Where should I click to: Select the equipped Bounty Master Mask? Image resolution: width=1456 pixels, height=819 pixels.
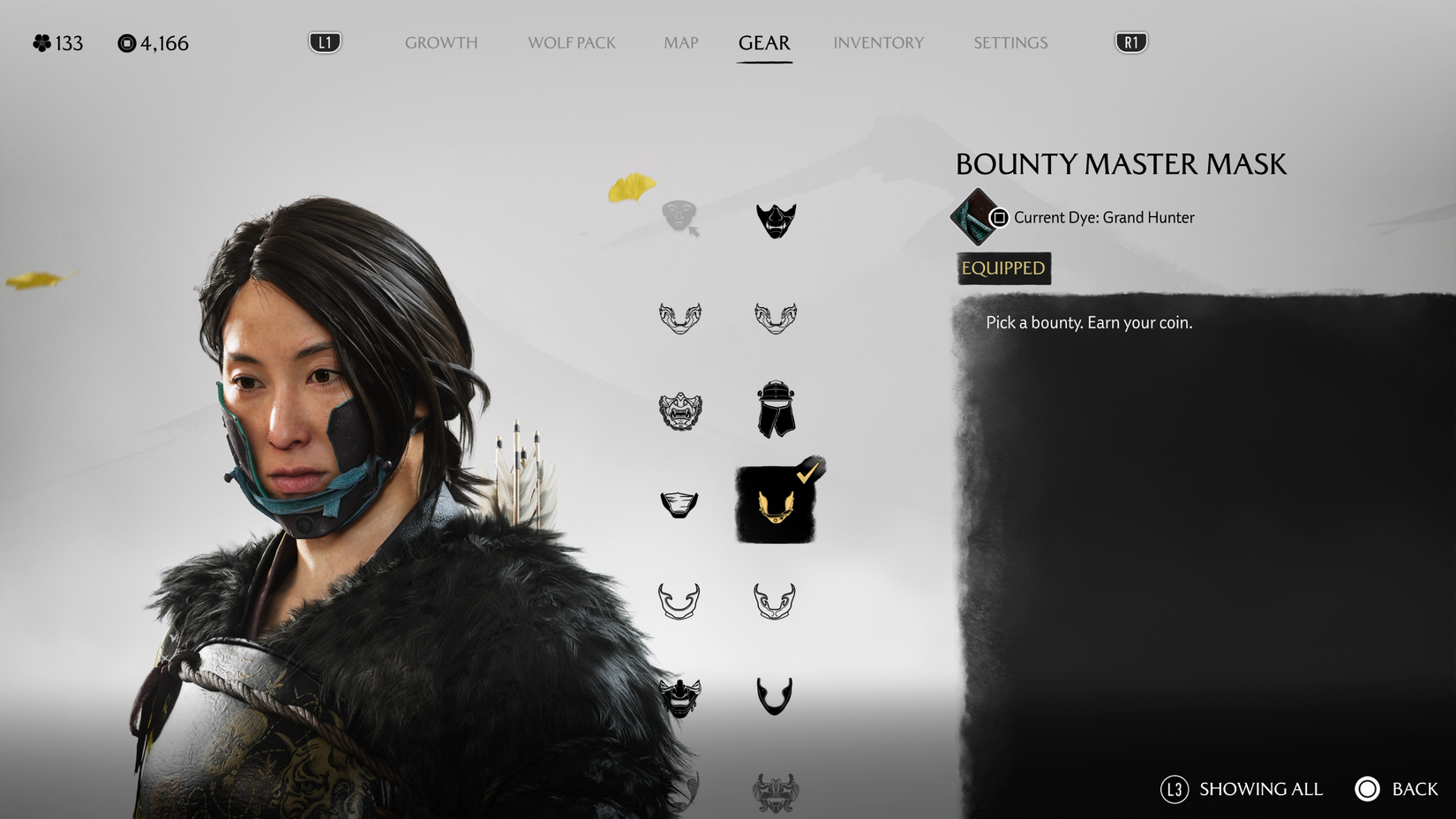tap(775, 501)
